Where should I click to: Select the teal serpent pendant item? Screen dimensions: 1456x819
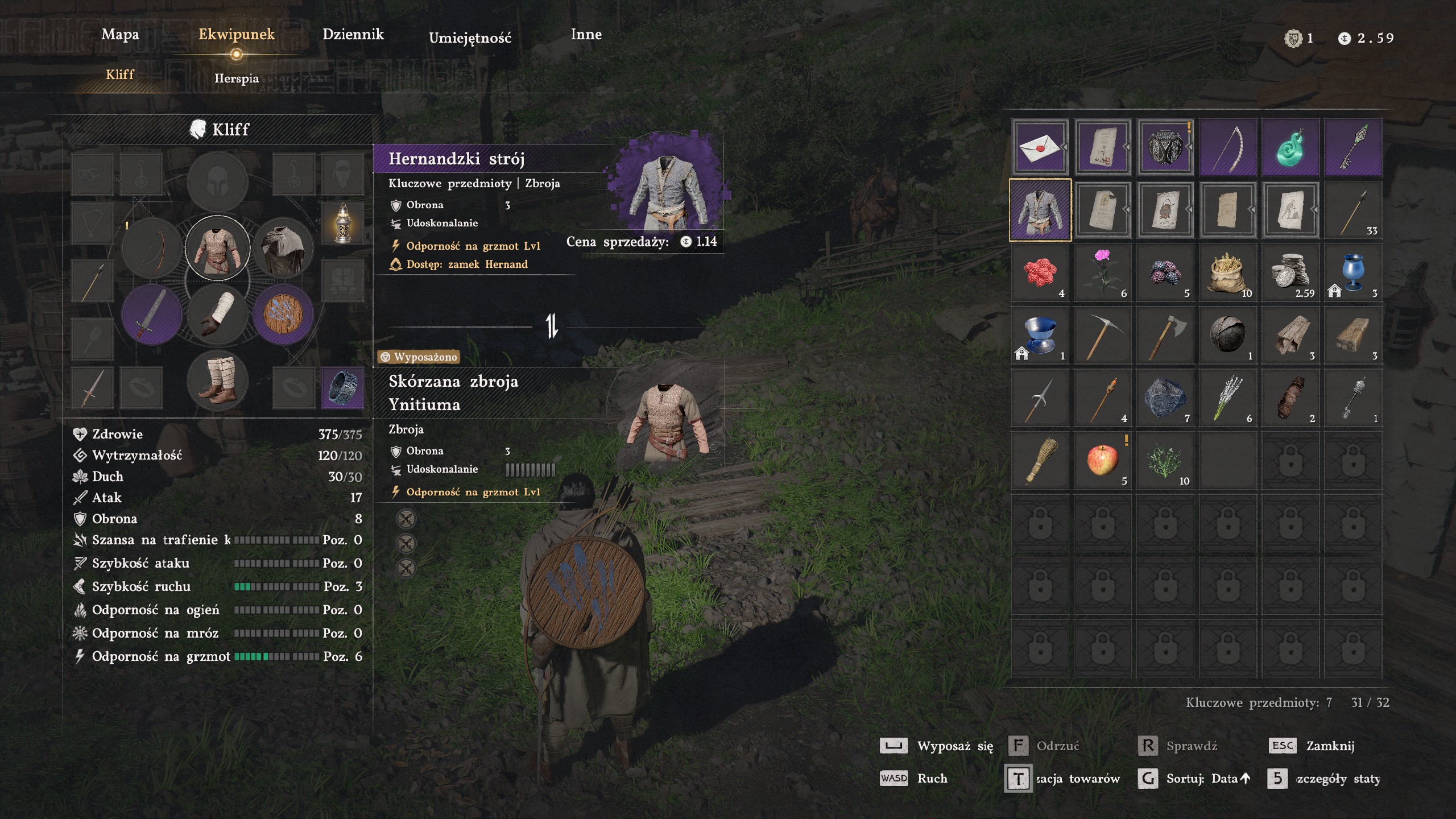1290,147
